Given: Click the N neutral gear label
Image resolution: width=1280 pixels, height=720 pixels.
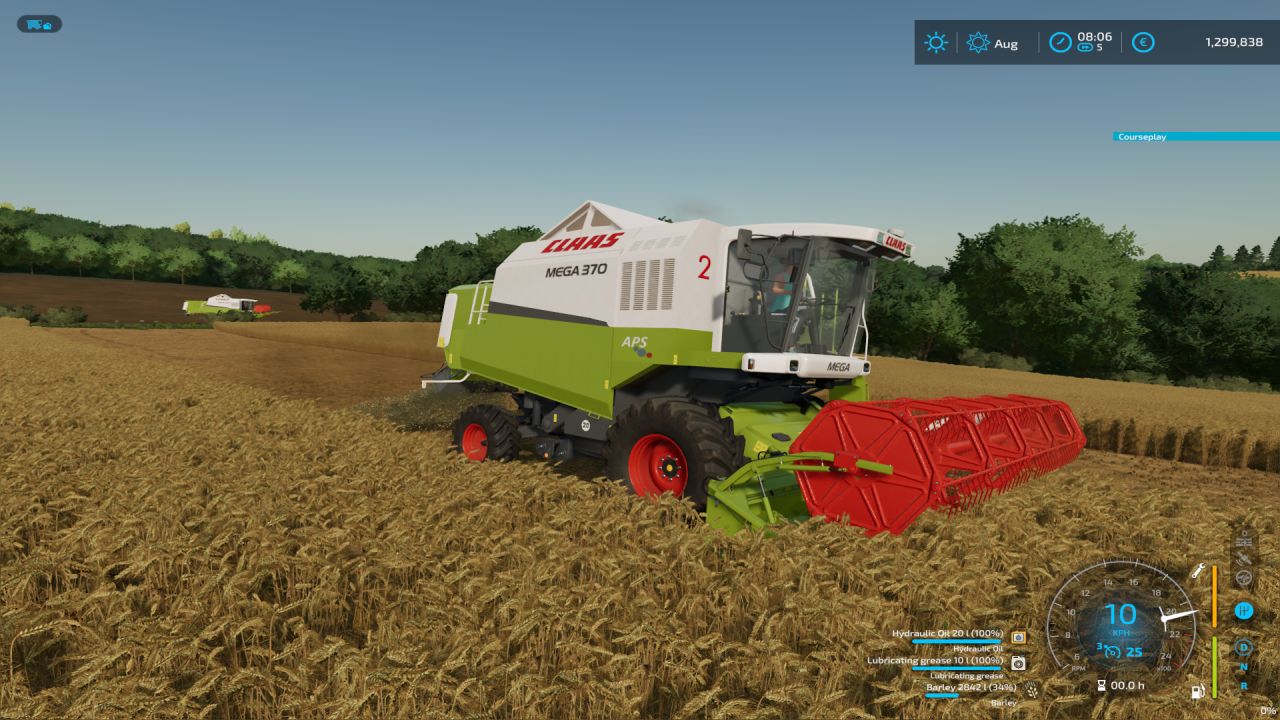Looking at the screenshot, I should [x=1242, y=667].
